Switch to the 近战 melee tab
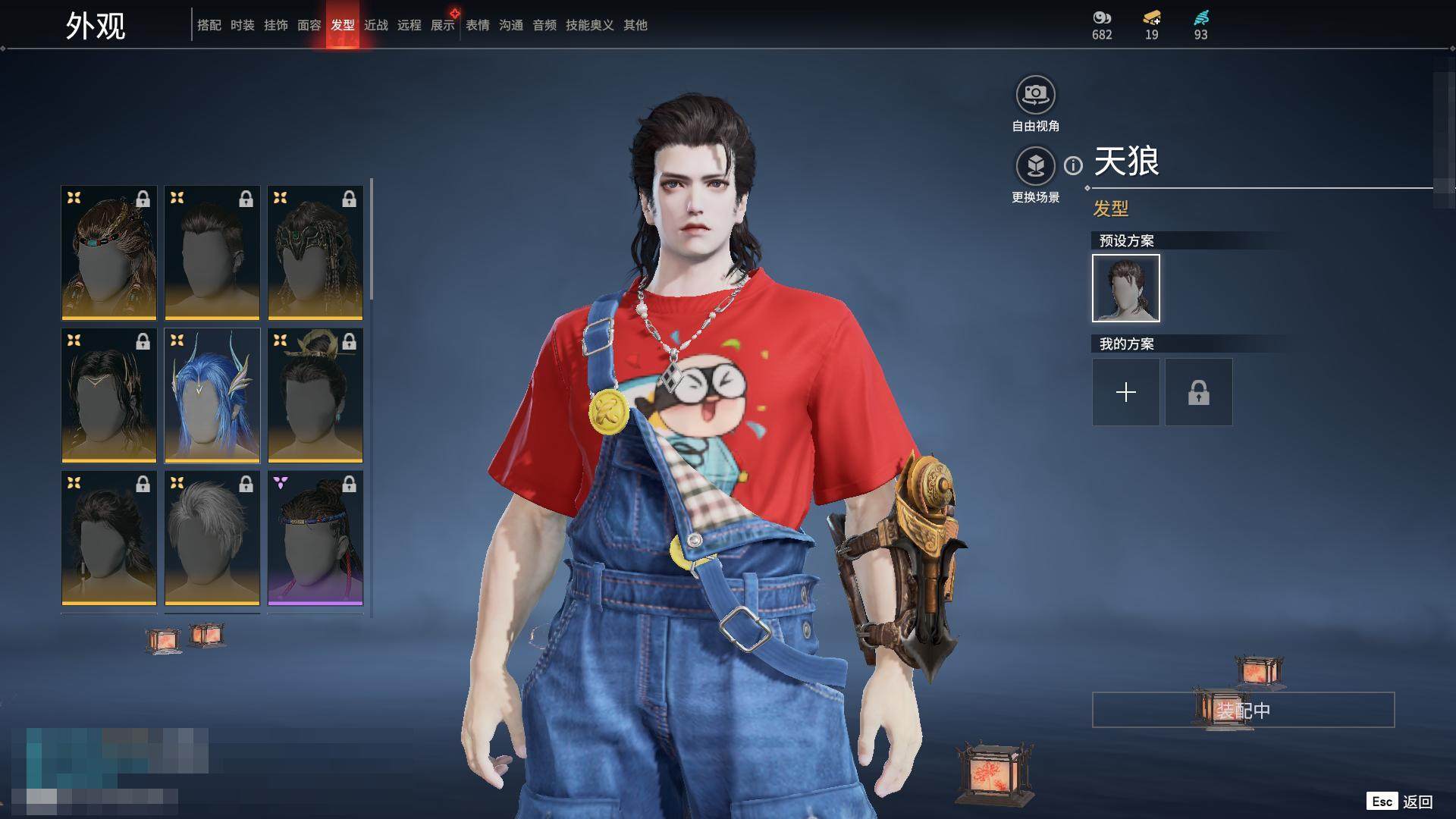Viewport: 1456px width, 819px height. (375, 25)
